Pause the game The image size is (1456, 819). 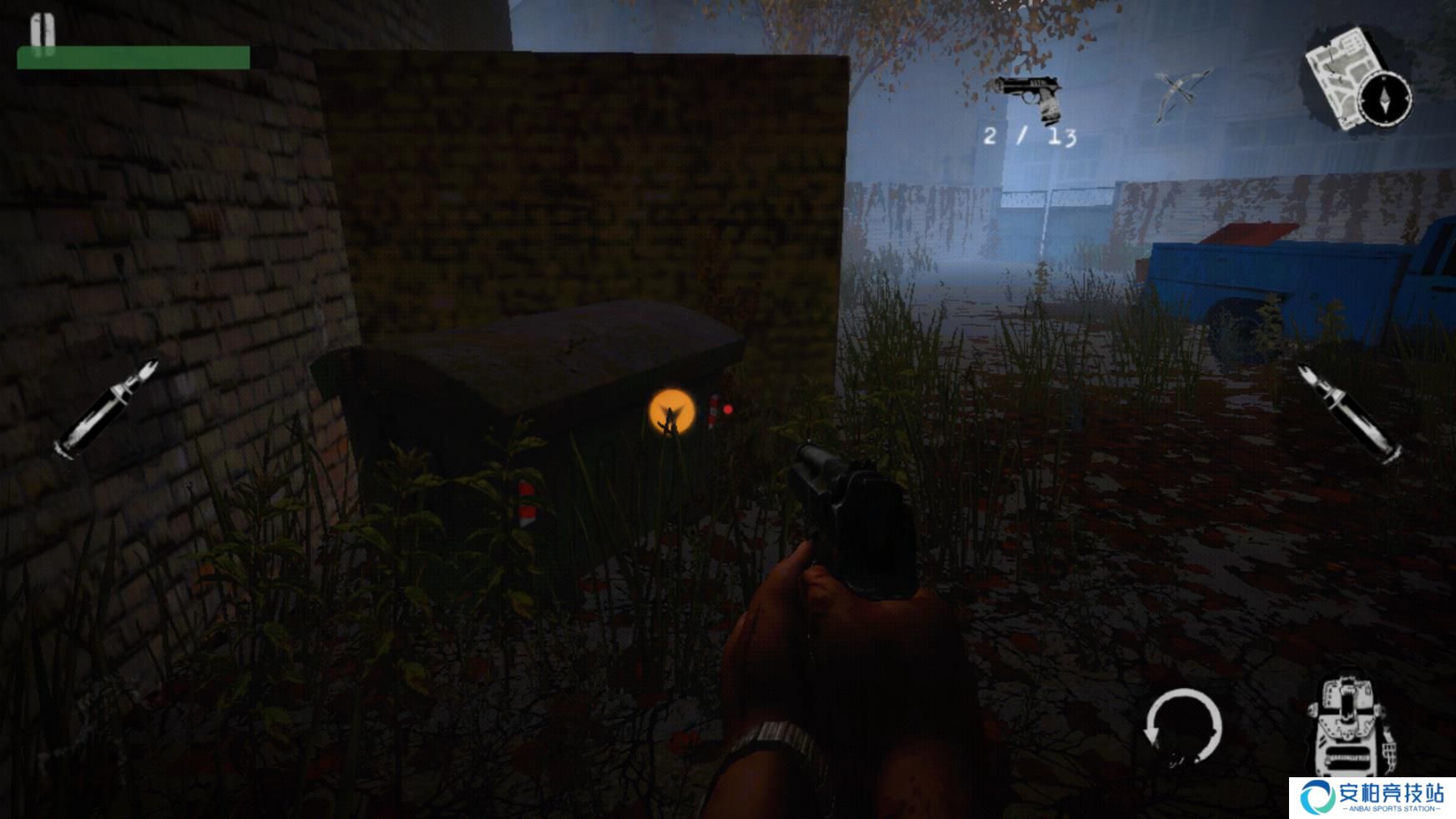(43, 32)
